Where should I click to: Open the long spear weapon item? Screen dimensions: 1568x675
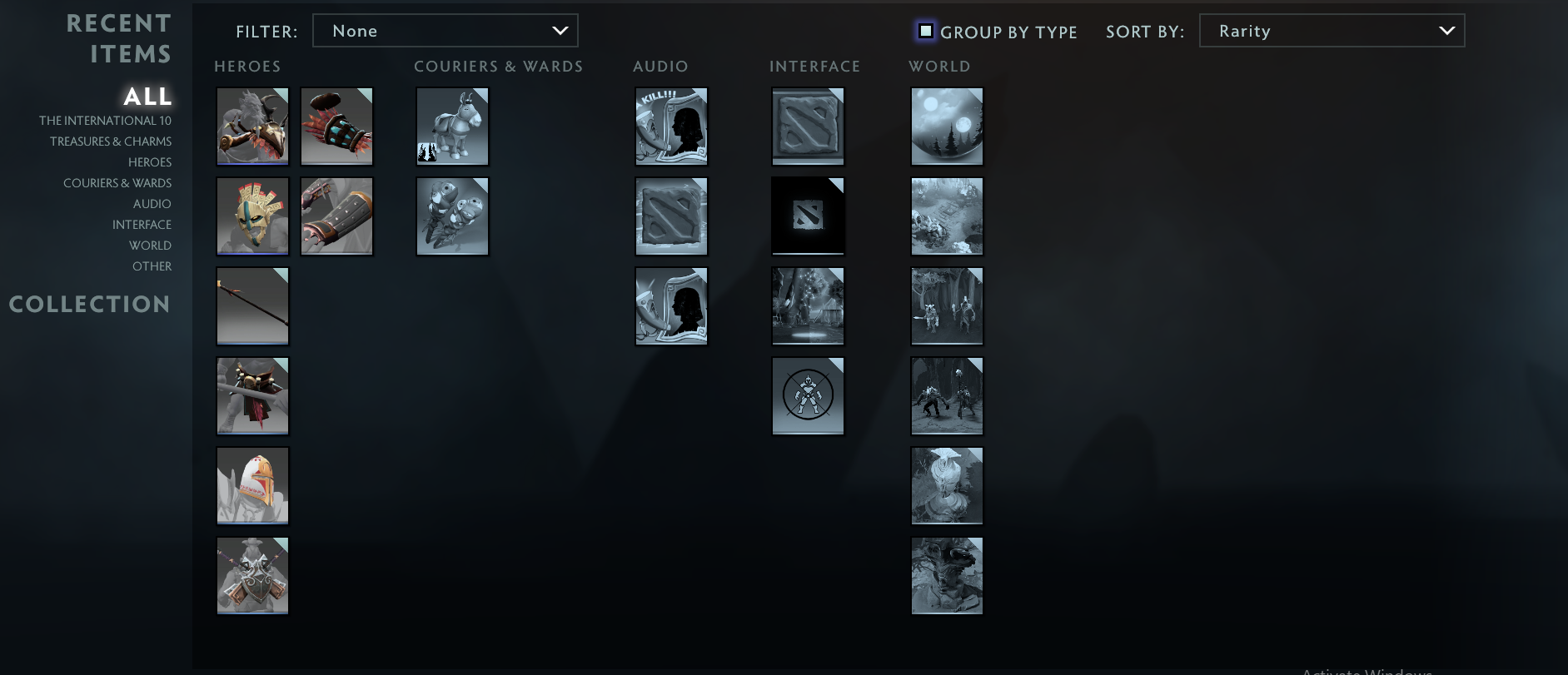[252, 305]
